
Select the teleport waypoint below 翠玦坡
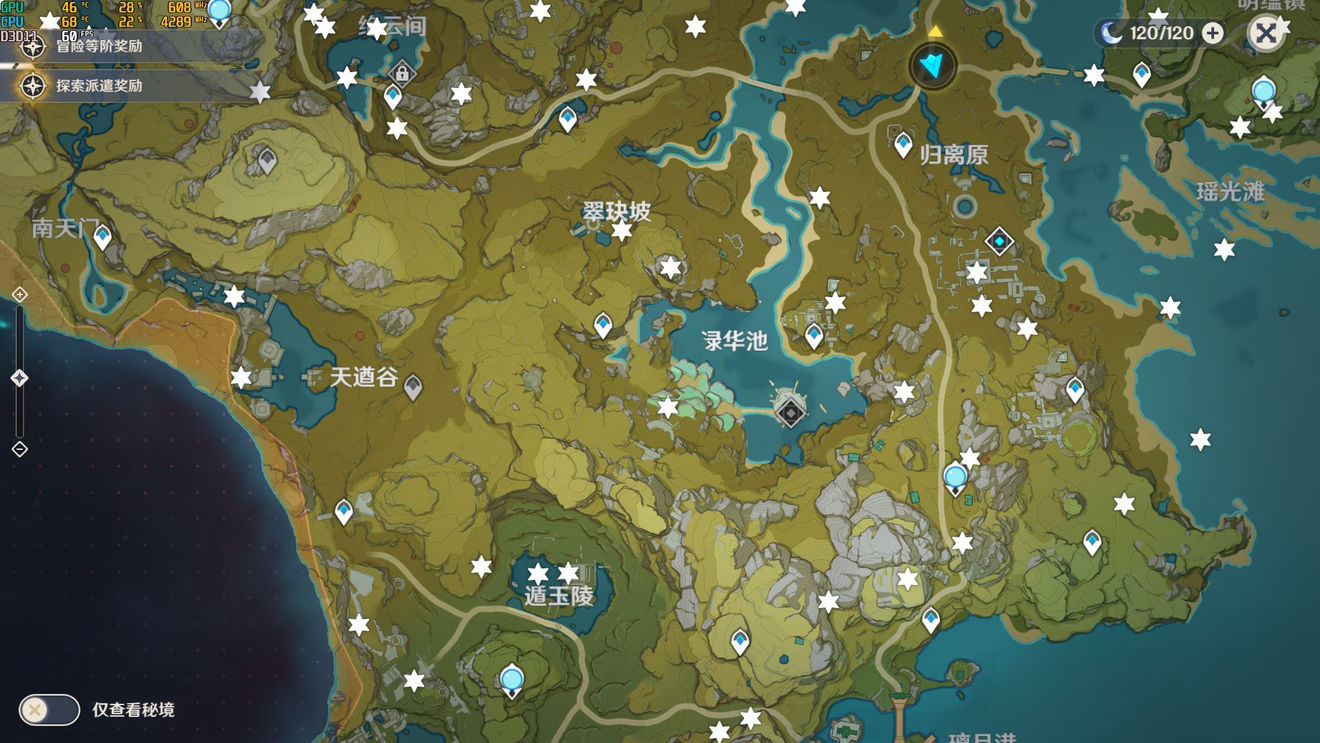(x=601, y=323)
